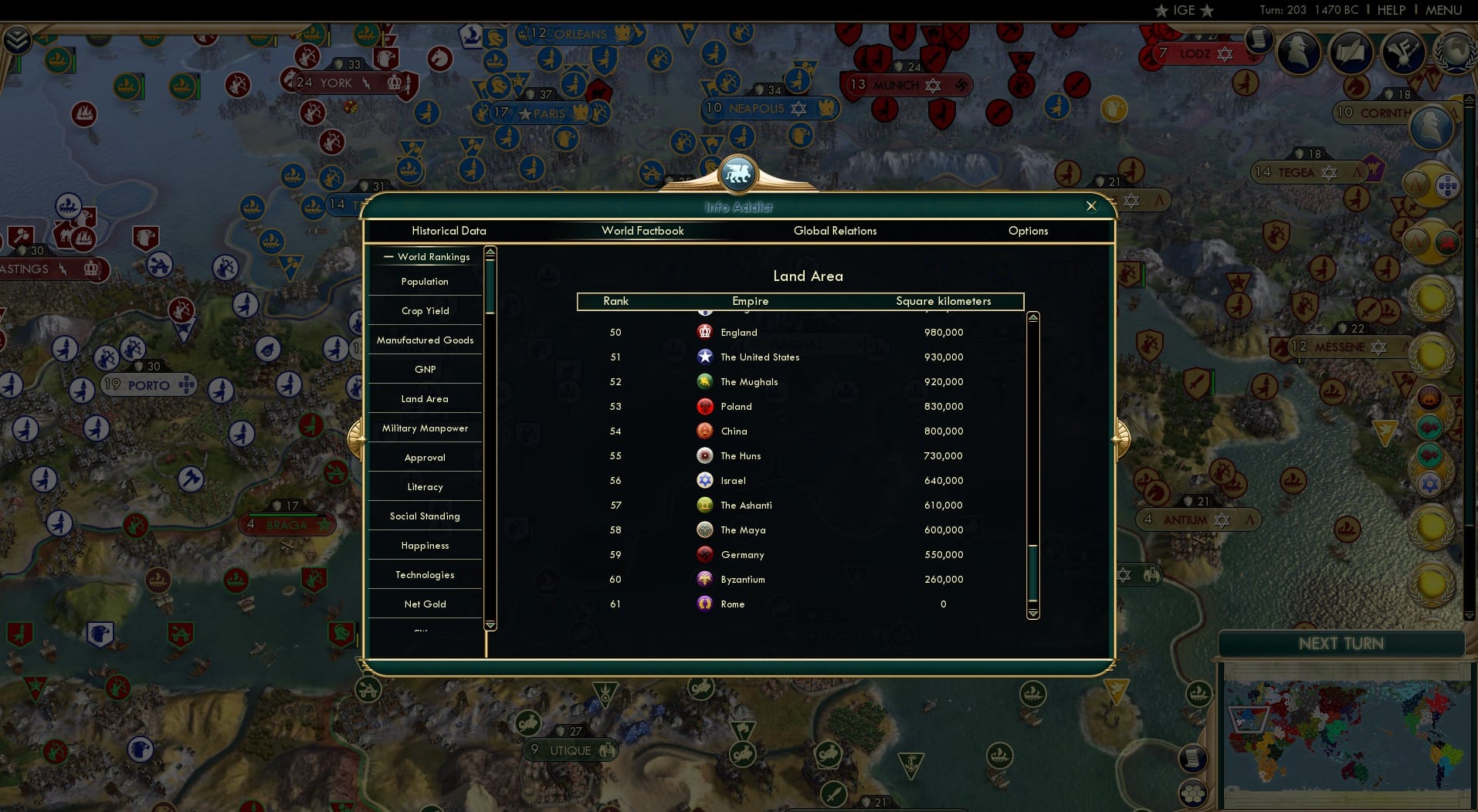The height and width of the screenshot is (812, 1478).
Task: Click the music-note culture icon in the top toolbar
Action: pyautogui.click(x=1402, y=52)
